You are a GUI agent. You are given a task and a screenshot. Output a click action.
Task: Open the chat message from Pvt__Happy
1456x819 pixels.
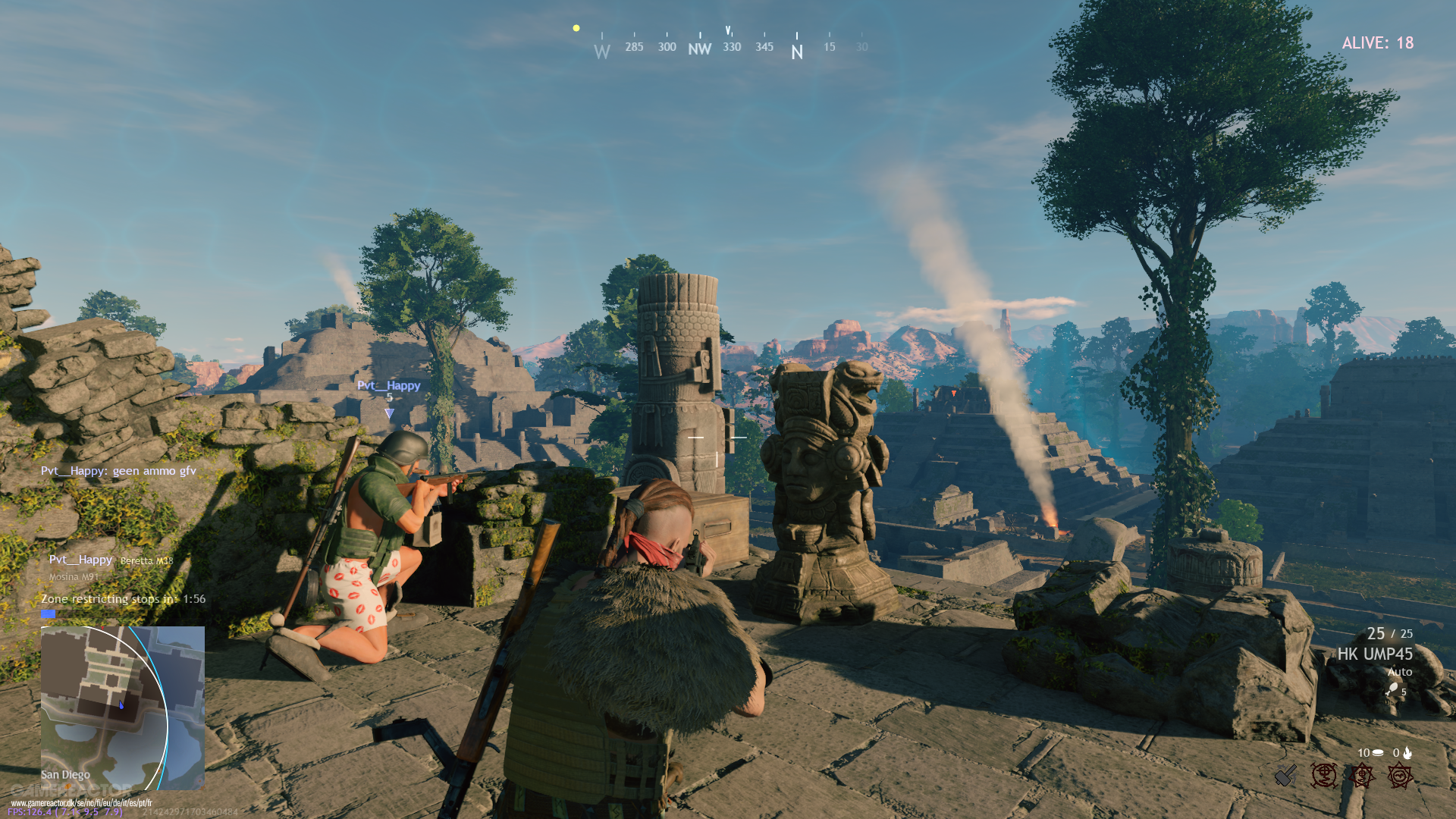pos(118,471)
